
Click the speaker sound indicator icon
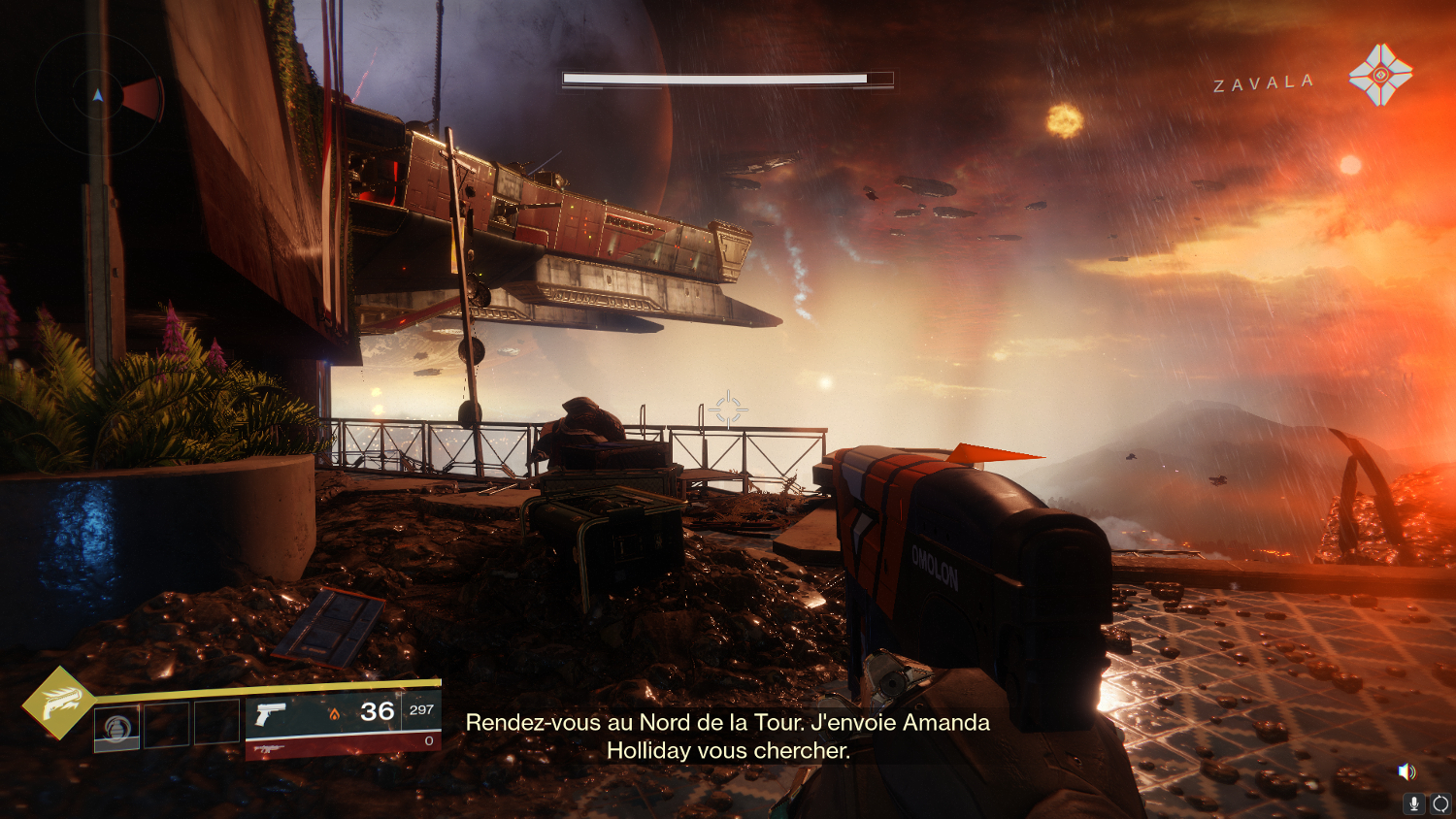pos(1406,771)
